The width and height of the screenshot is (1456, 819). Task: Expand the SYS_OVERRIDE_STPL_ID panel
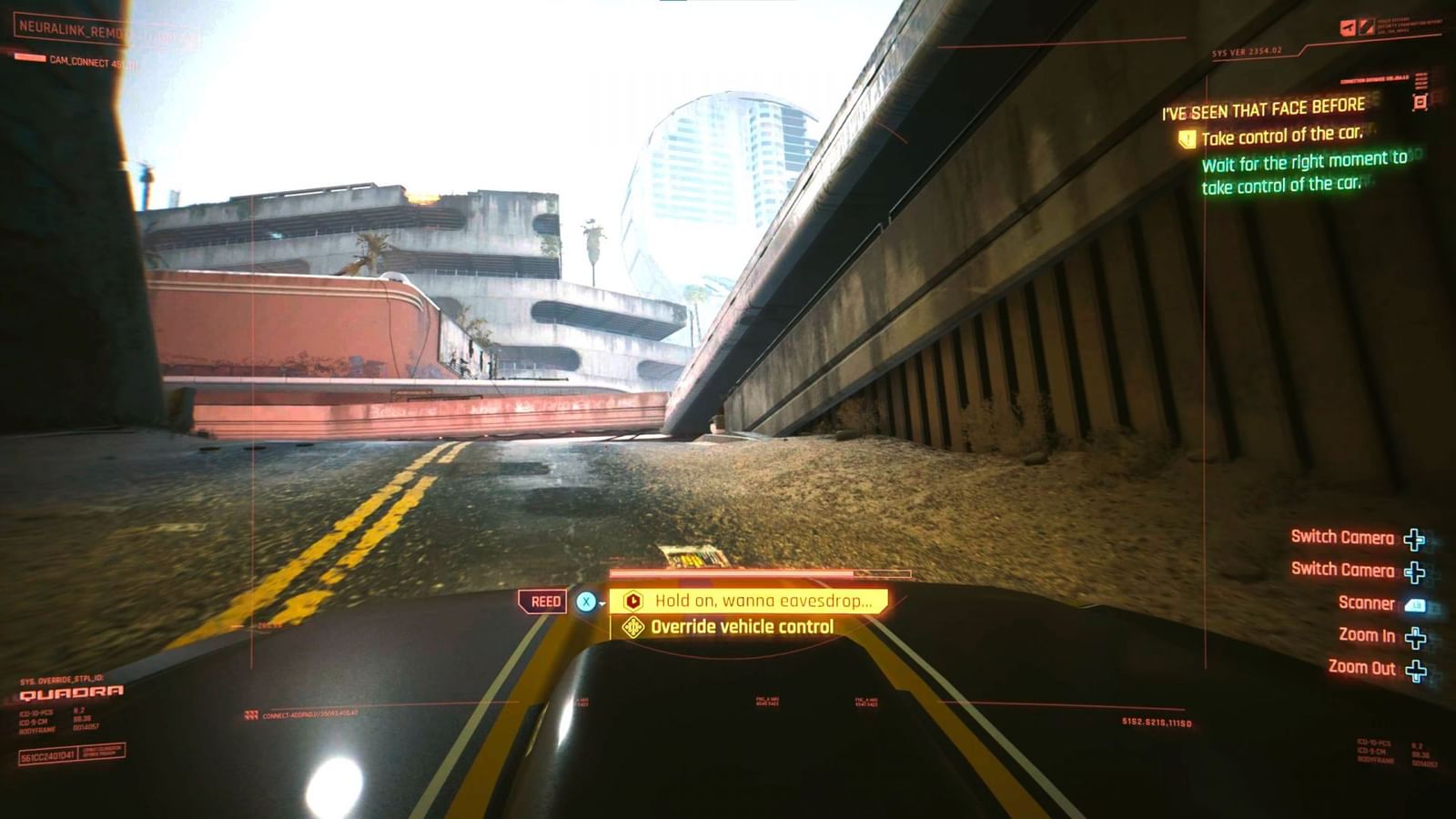point(64,679)
